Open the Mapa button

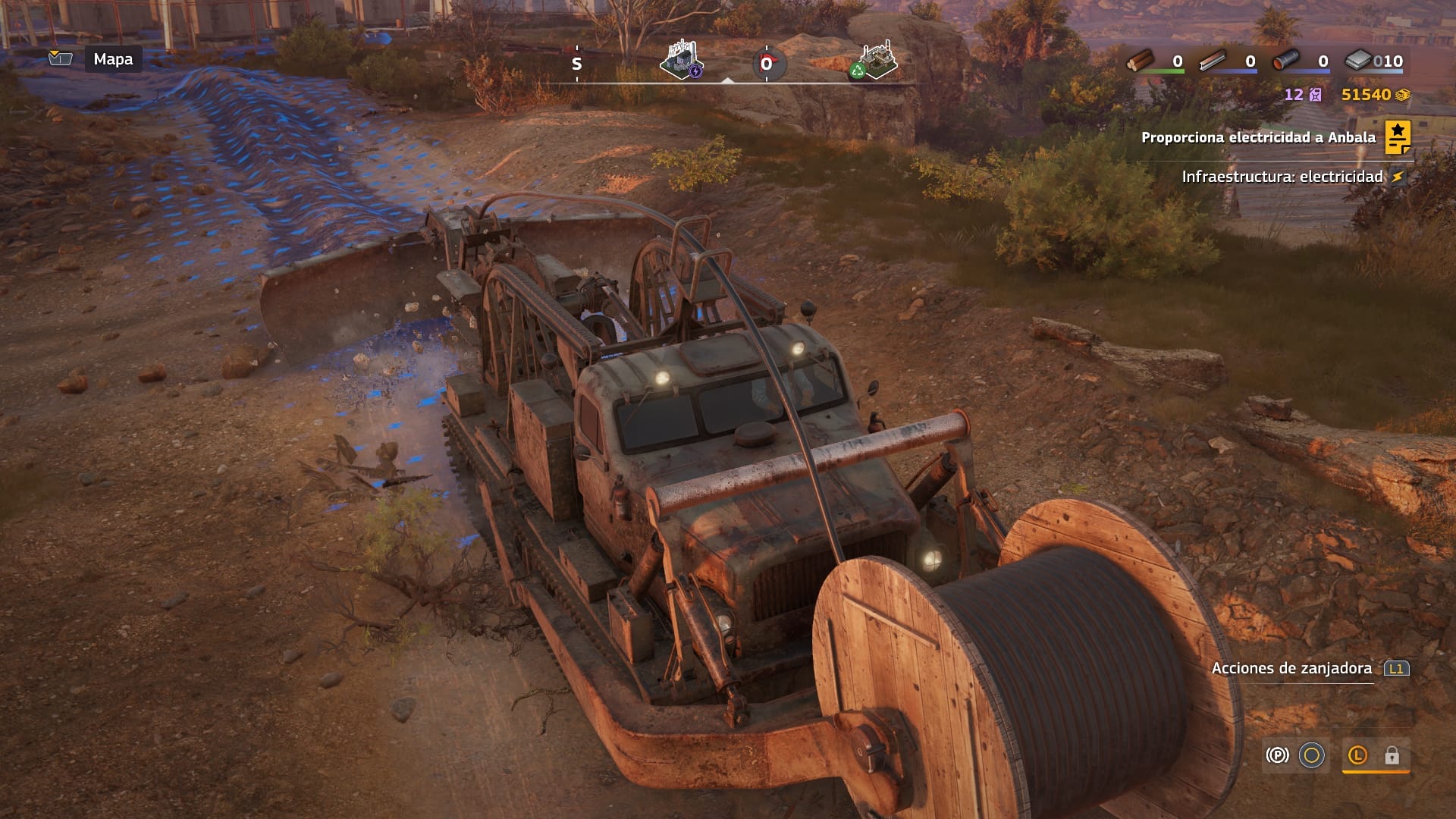tap(113, 59)
